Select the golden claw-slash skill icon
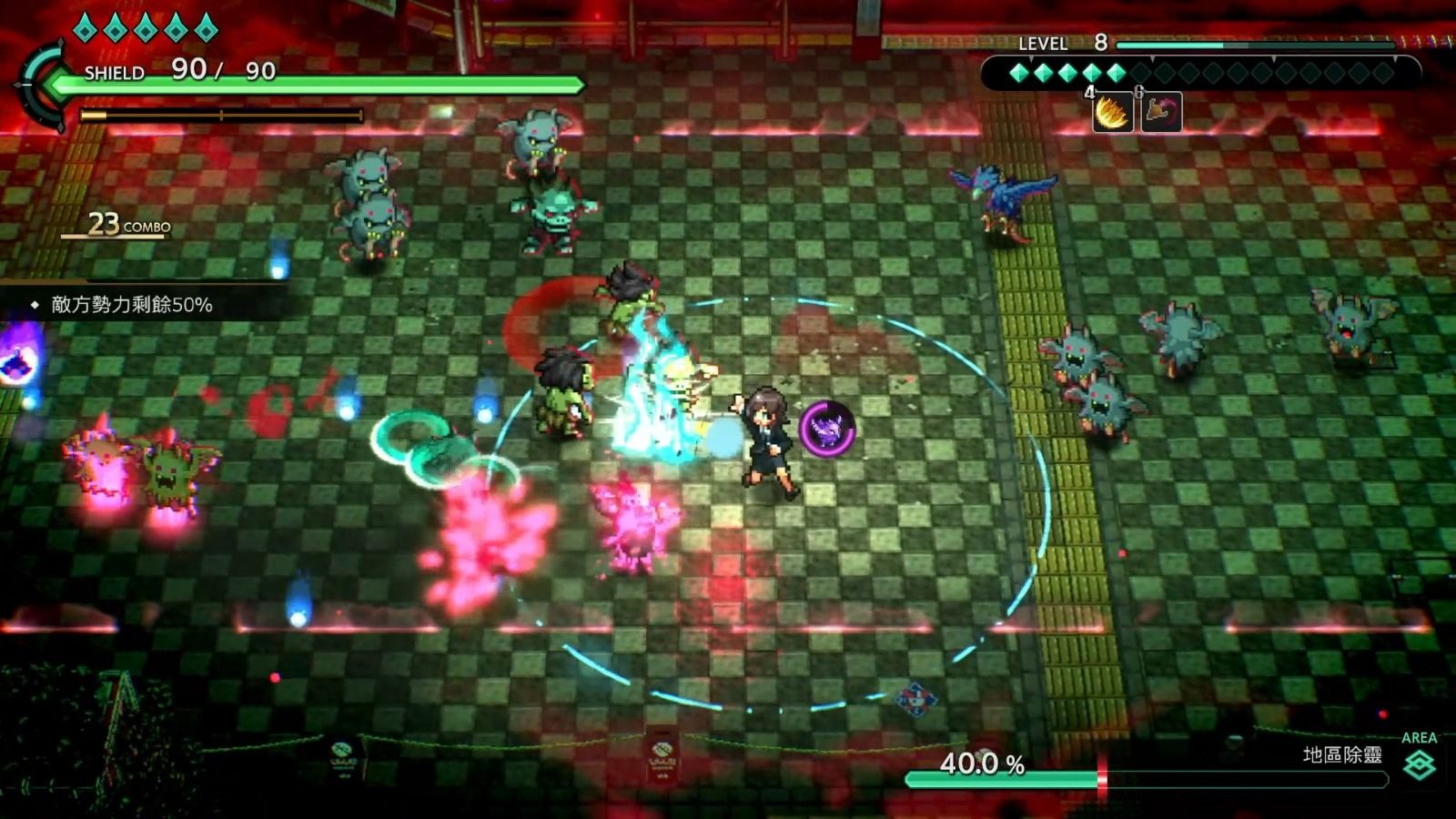Viewport: 1456px width, 819px height. click(1113, 114)
